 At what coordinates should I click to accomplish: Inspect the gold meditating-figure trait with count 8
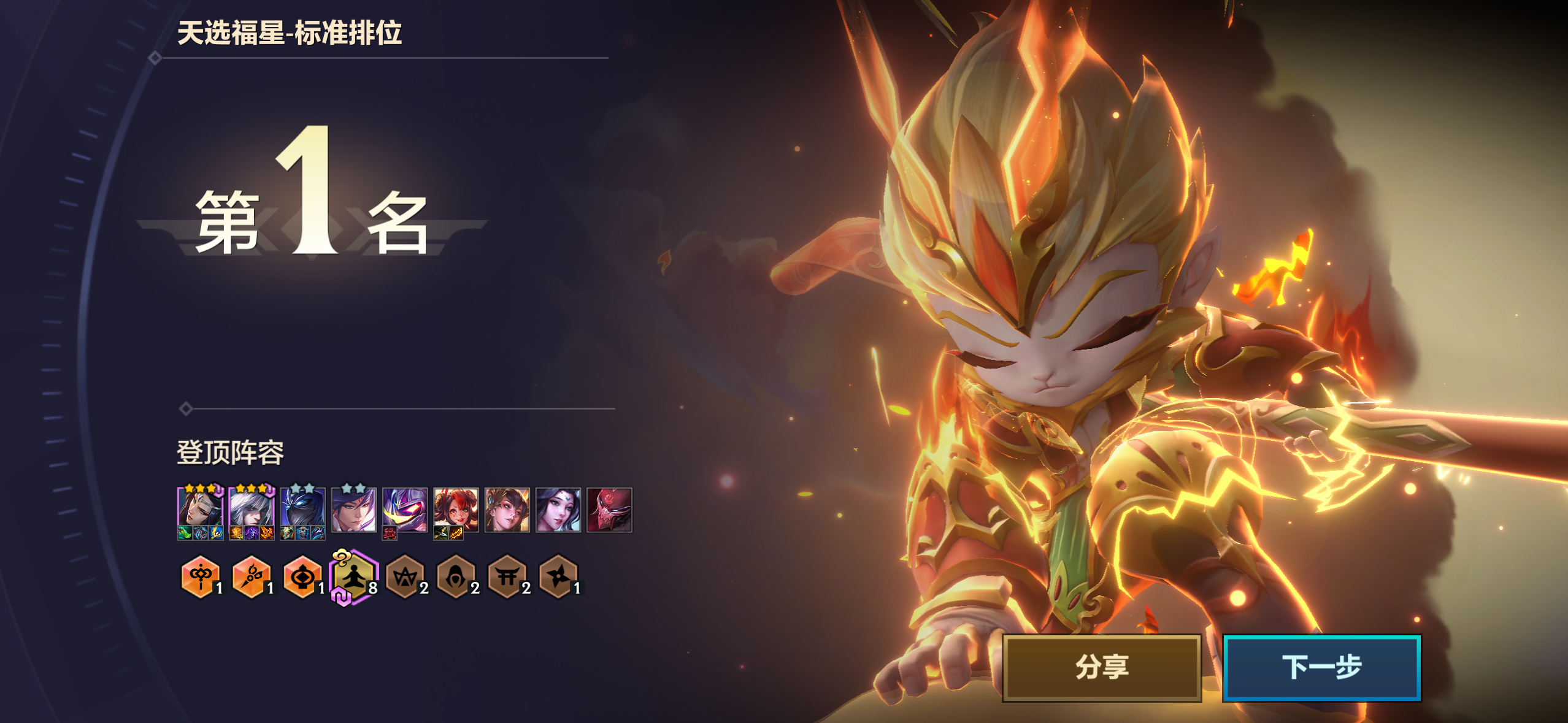point(353,576)
